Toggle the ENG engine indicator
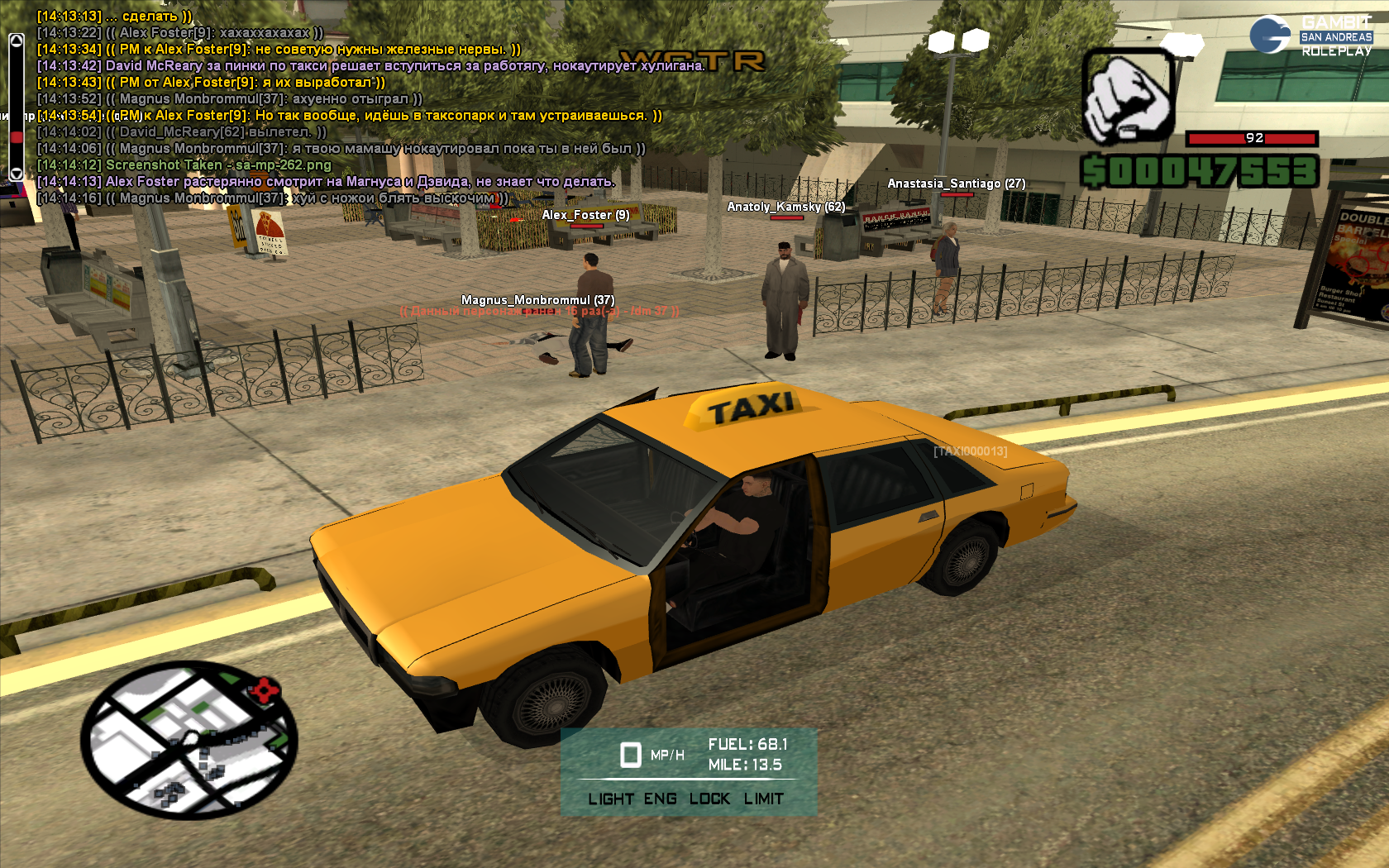This screenshot has width=1389, height=868. (x=660, y=799)
